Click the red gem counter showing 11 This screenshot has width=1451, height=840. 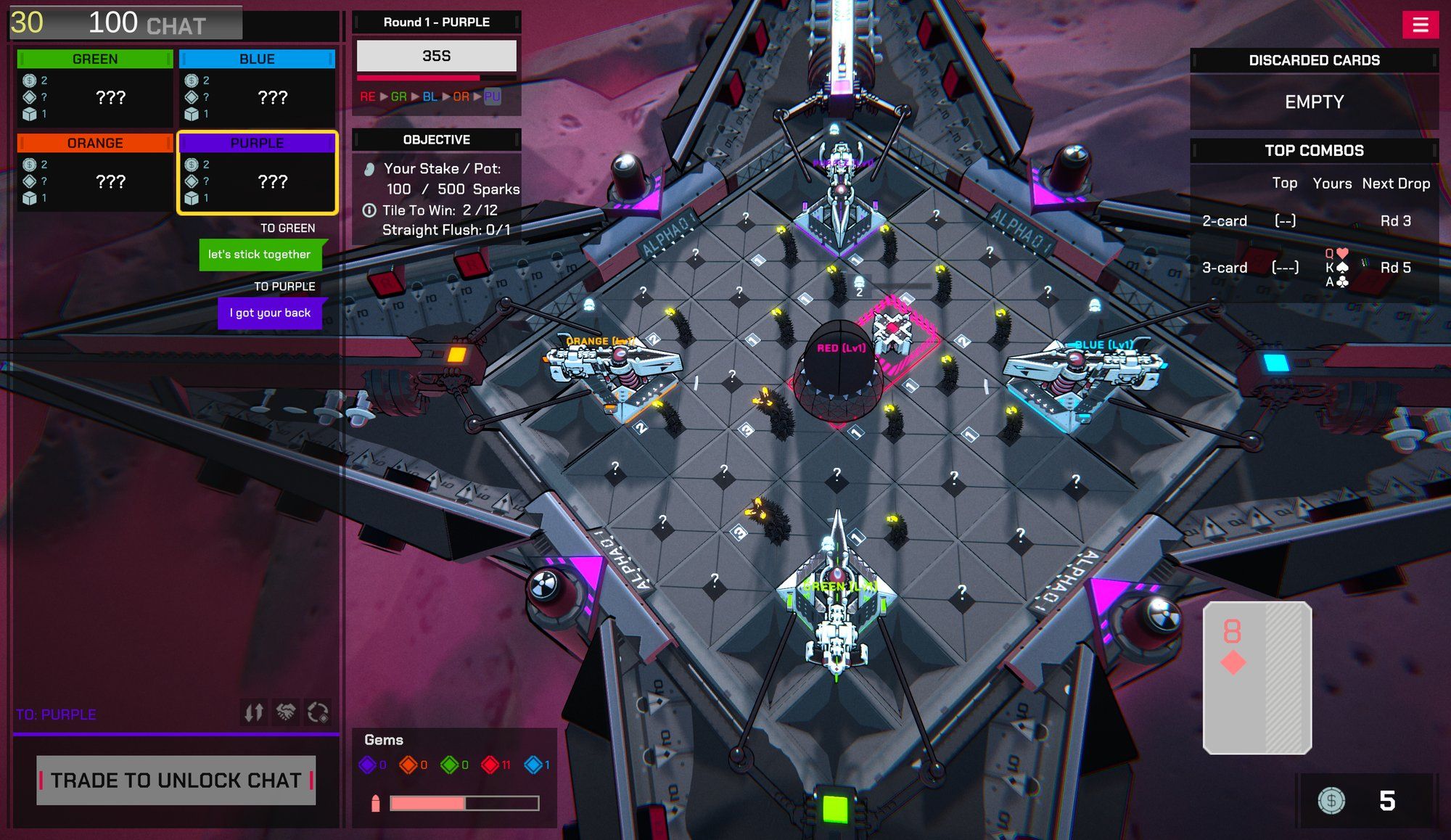point(496,765)
